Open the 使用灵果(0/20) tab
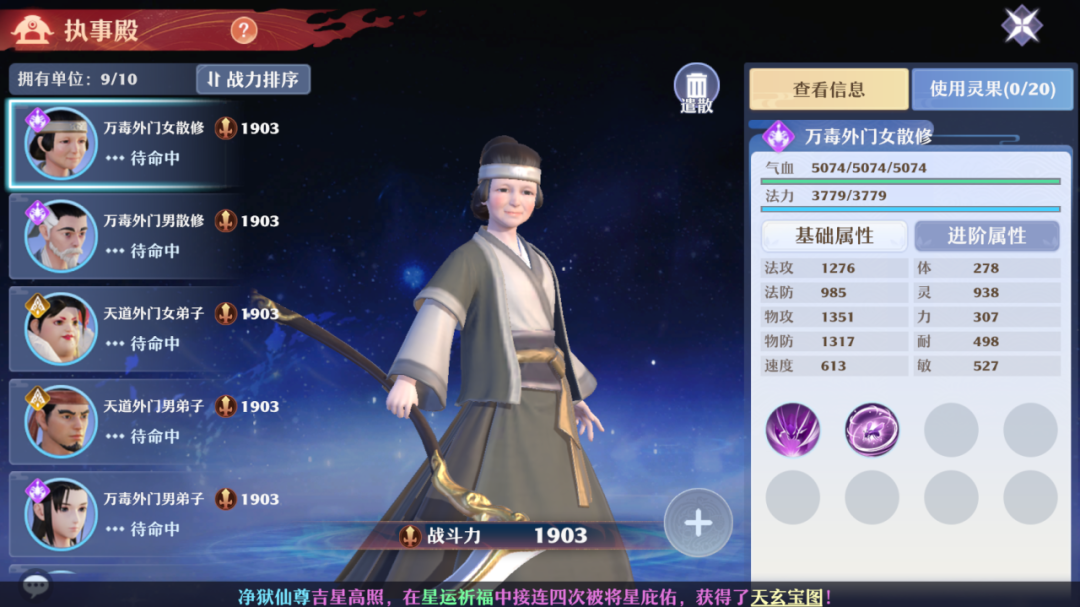Screen dimensions: 1080x607 [x=991, y=89]
